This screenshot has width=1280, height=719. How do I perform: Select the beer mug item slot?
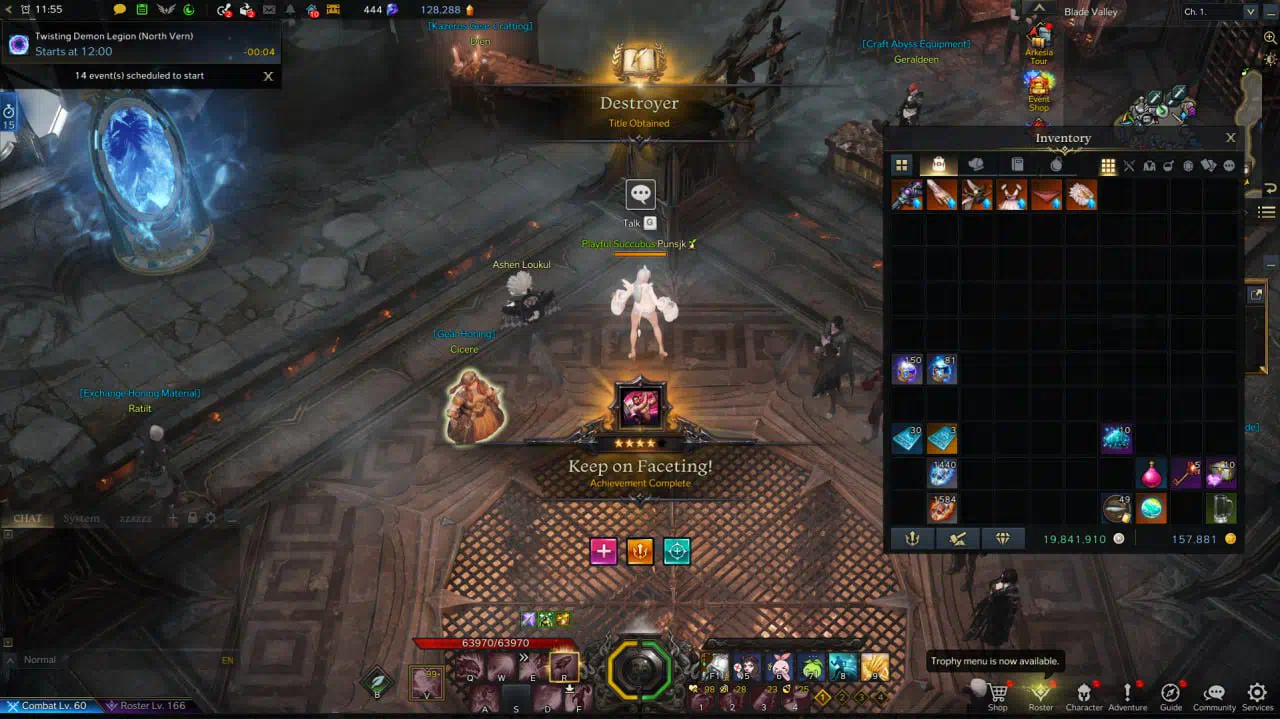1221,508
